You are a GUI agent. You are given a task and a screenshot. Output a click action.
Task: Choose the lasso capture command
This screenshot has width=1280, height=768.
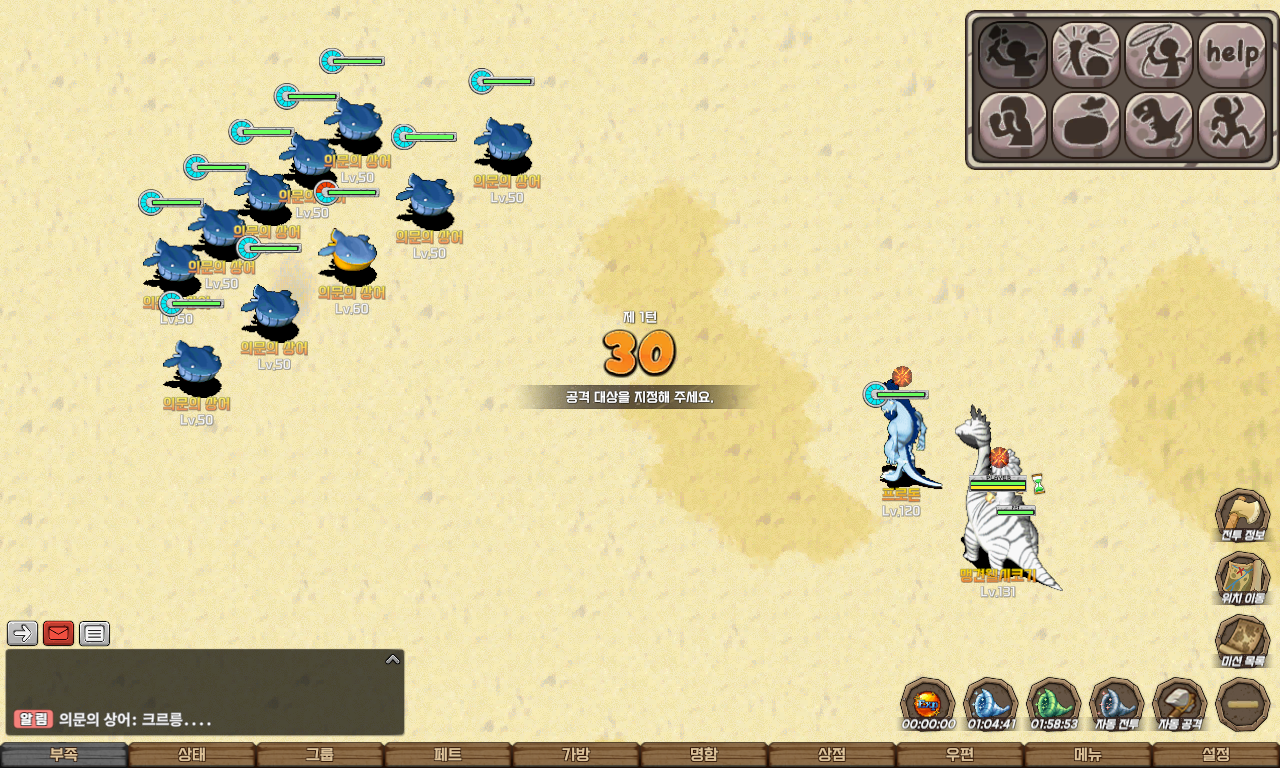(x=1159, y=54)
